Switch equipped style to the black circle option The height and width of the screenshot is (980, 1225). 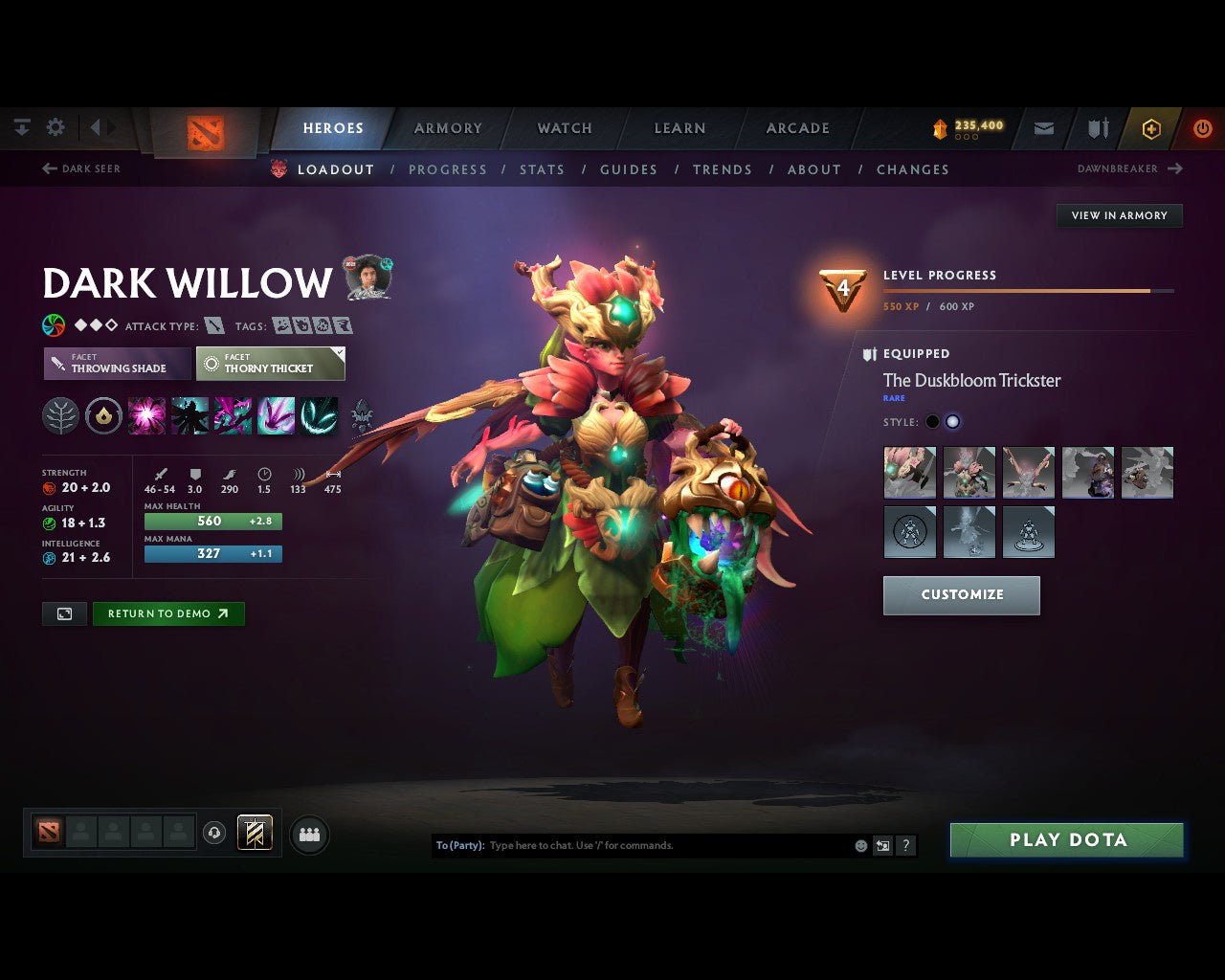(x=931, y=421)
